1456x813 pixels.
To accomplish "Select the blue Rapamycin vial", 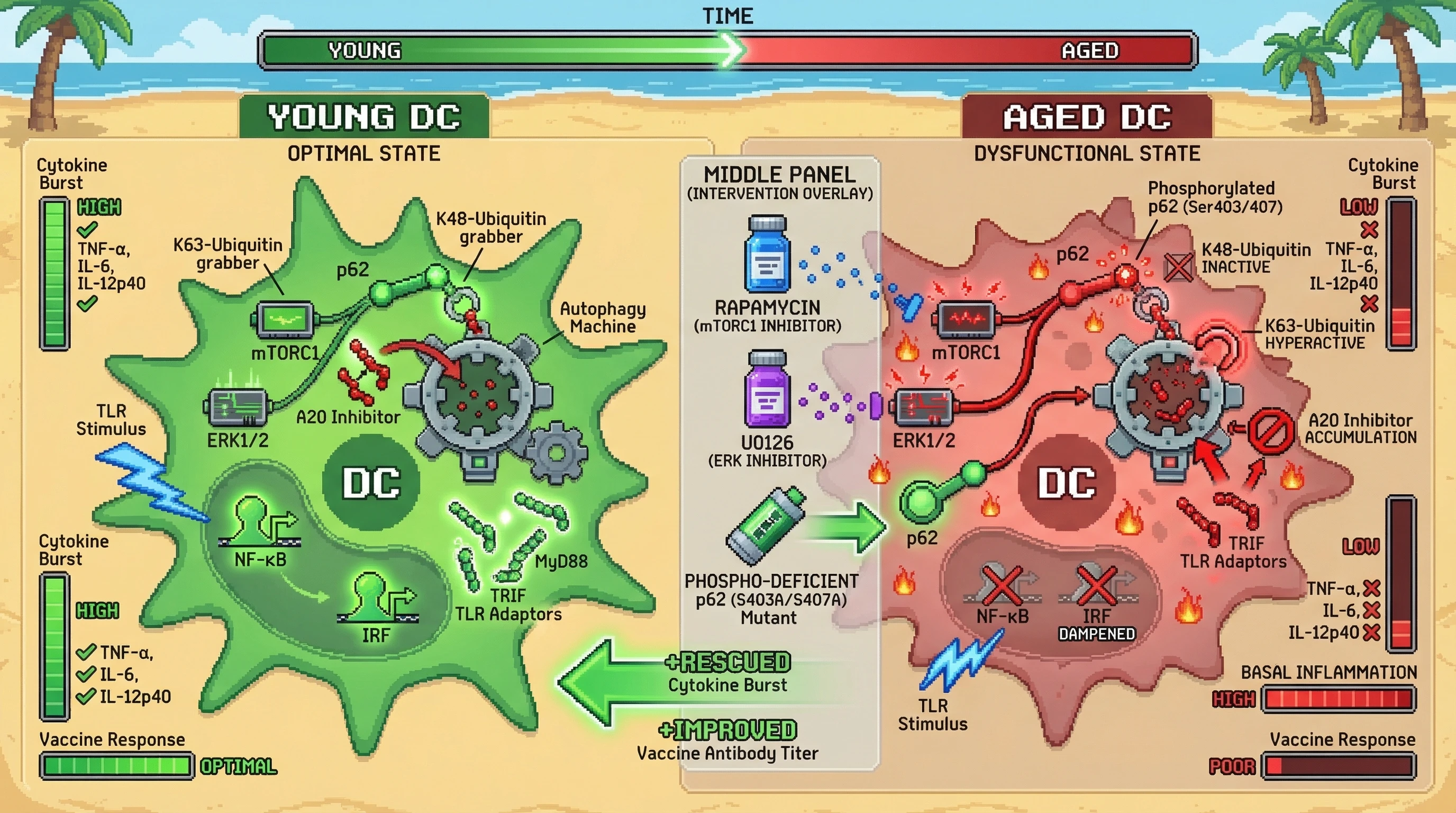I will tap(767, 255).
